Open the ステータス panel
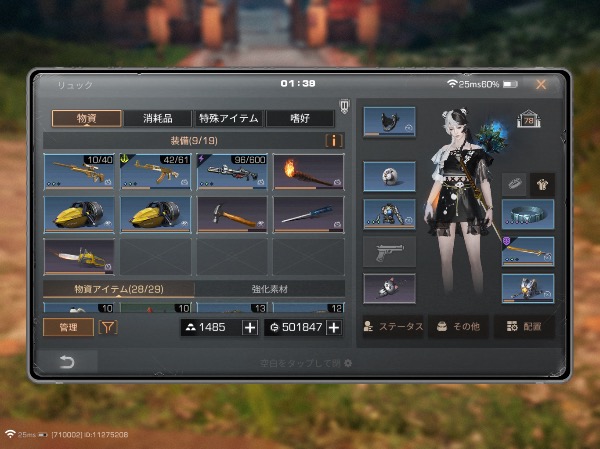The height and width of the screenshot is (449, 600). (x=392, y=327)
